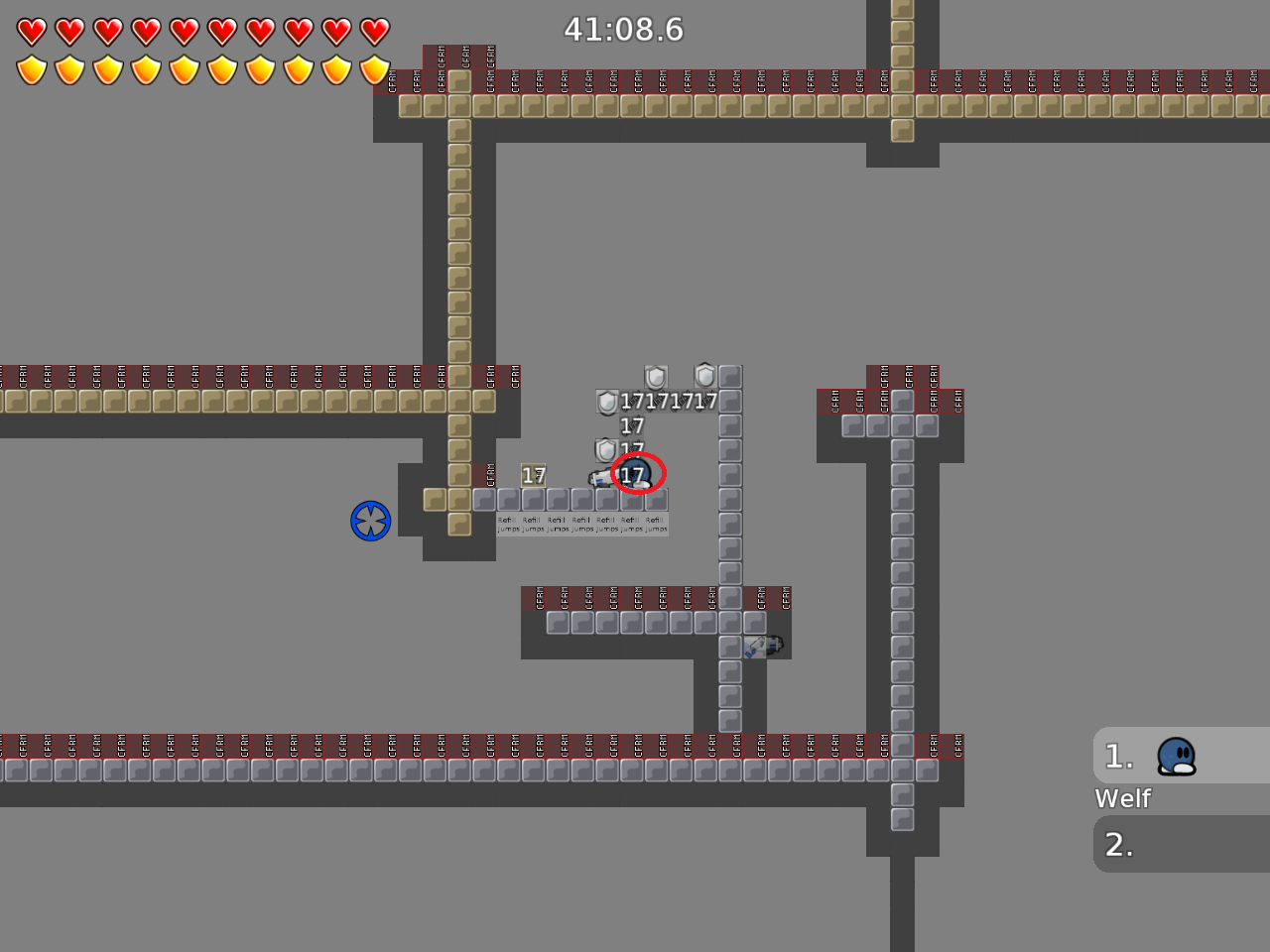Select the leftmost yellow shield in the HUD

(x=33, y=69)
